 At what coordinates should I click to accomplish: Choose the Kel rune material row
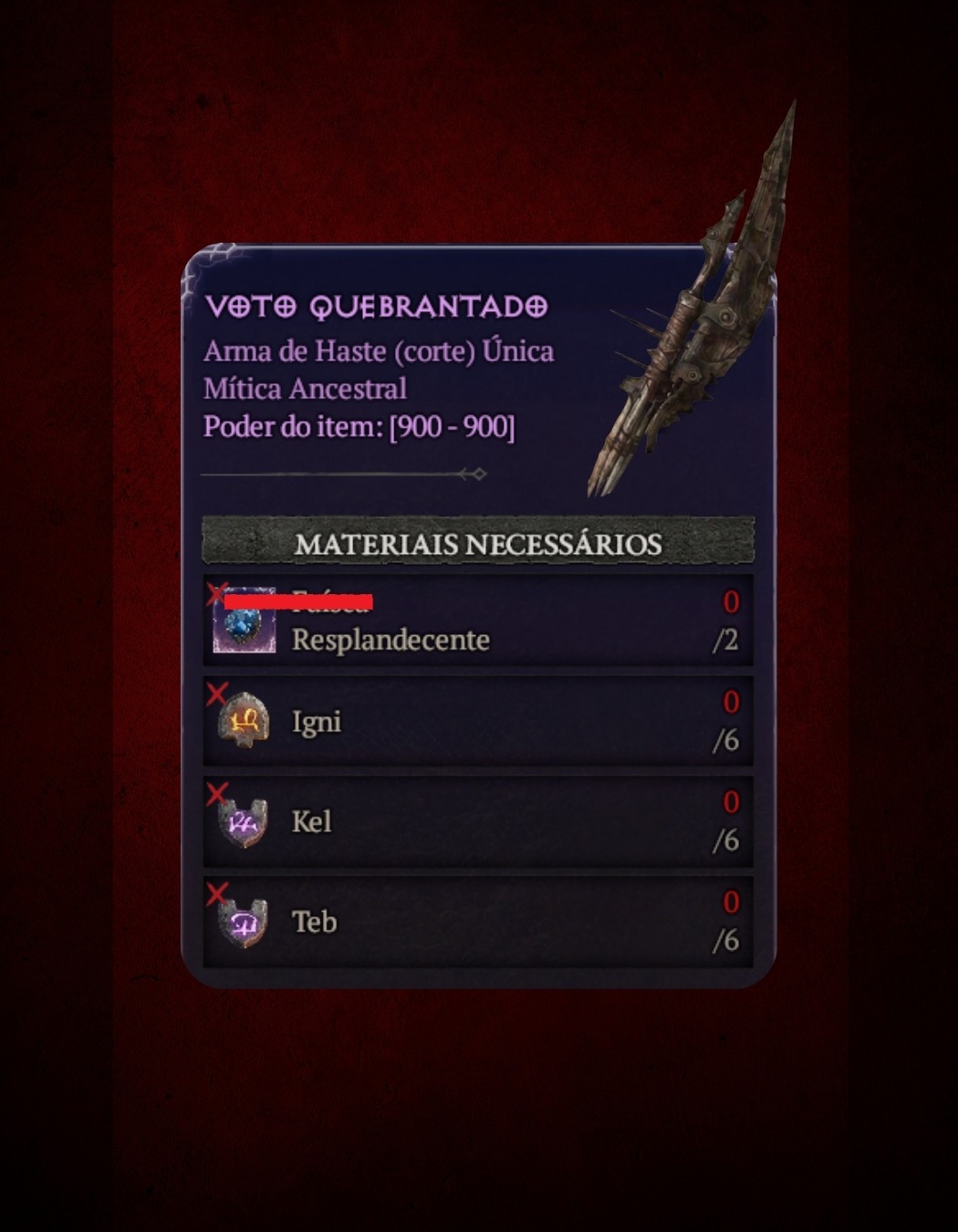point(478,821)
